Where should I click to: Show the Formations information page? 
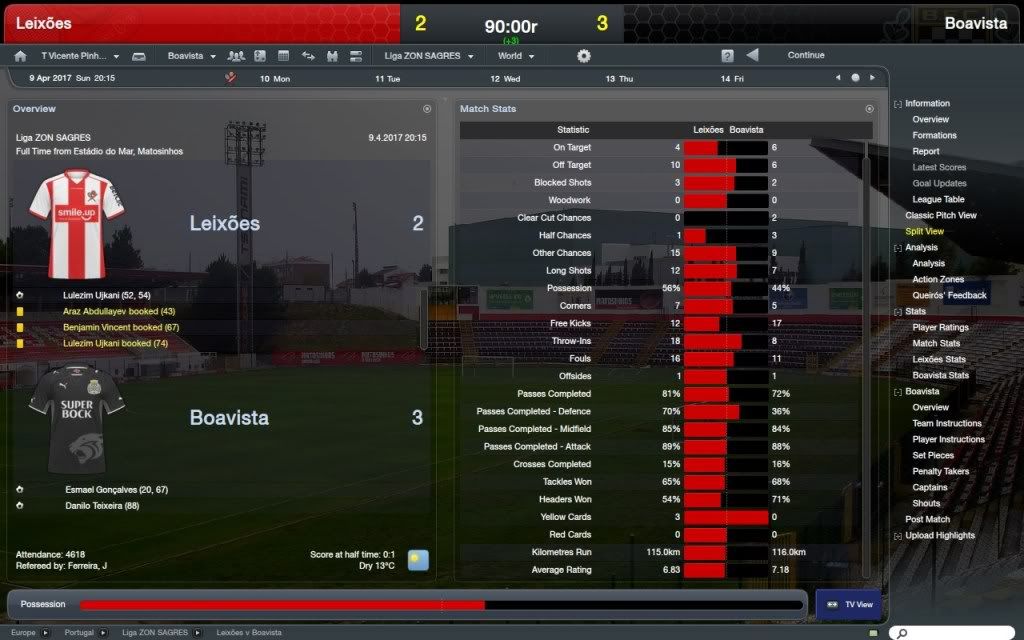coord(934,135)
